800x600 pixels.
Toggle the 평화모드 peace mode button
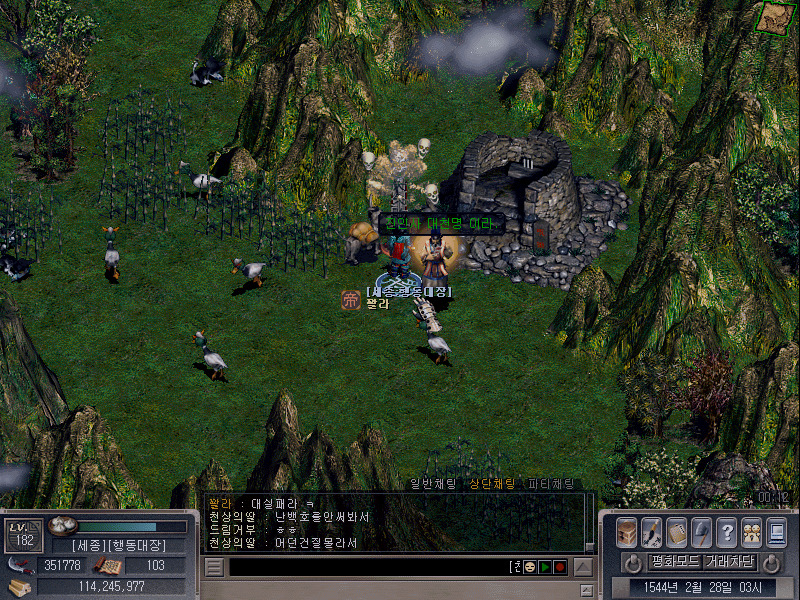675,561
